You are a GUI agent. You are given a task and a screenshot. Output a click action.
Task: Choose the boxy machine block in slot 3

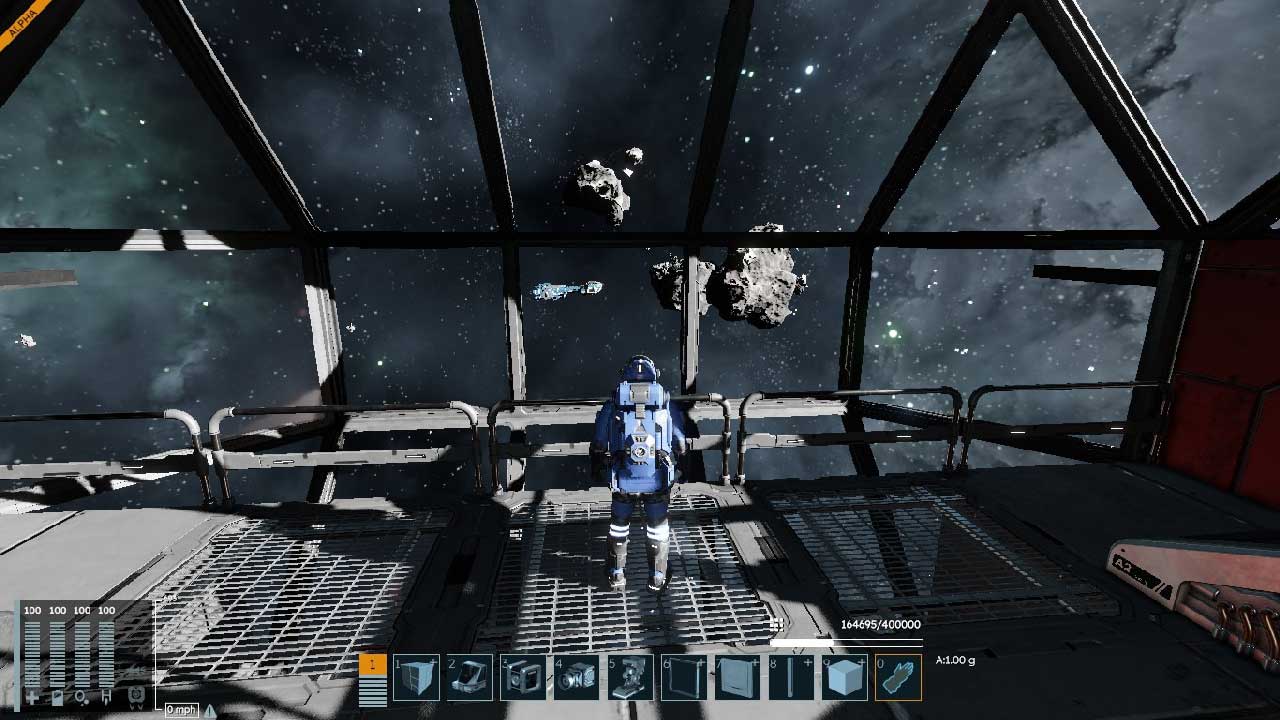tap(523, 677)
